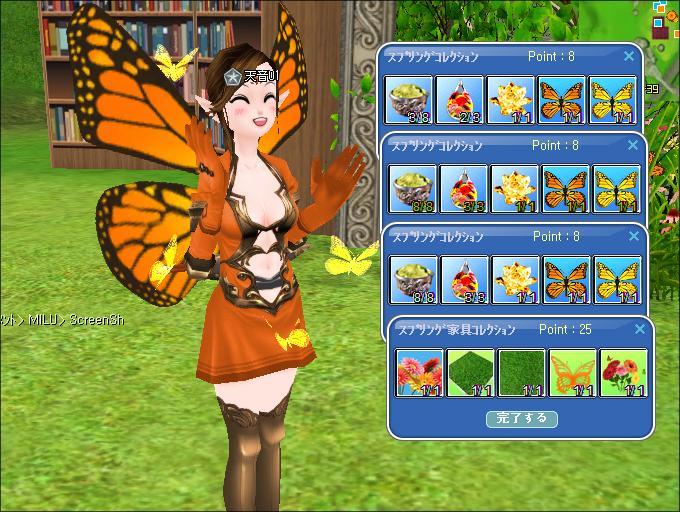The height and width of the screenshot is (512, 680).
Task: Select the green bowl item showing 3/8
Action: pyautogui.click(x=409, y=100)
